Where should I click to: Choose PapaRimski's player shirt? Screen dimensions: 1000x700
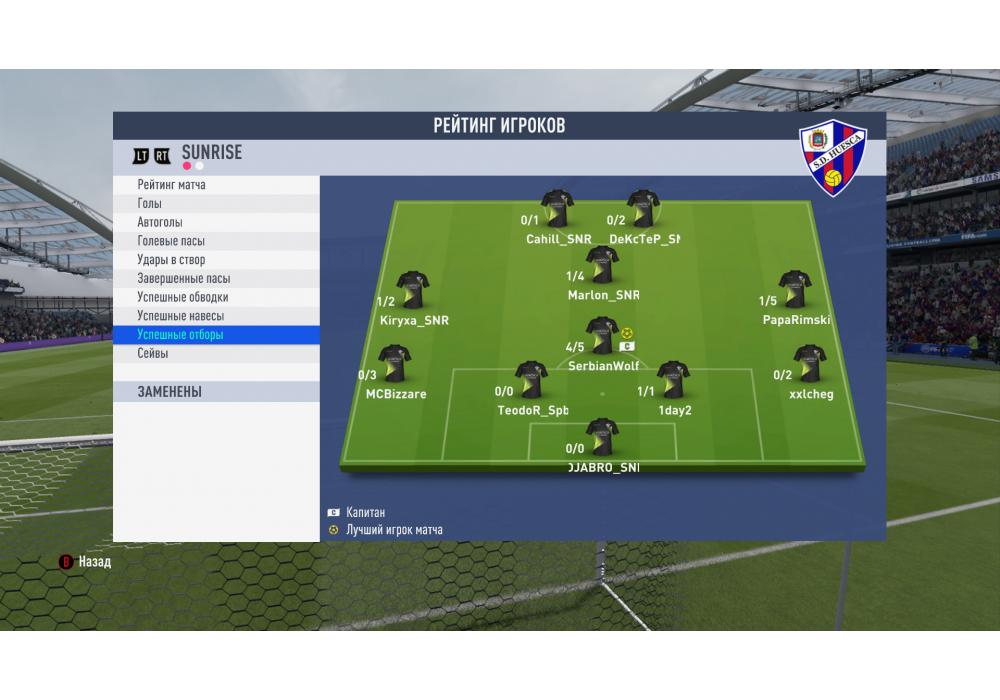(795, 290)
